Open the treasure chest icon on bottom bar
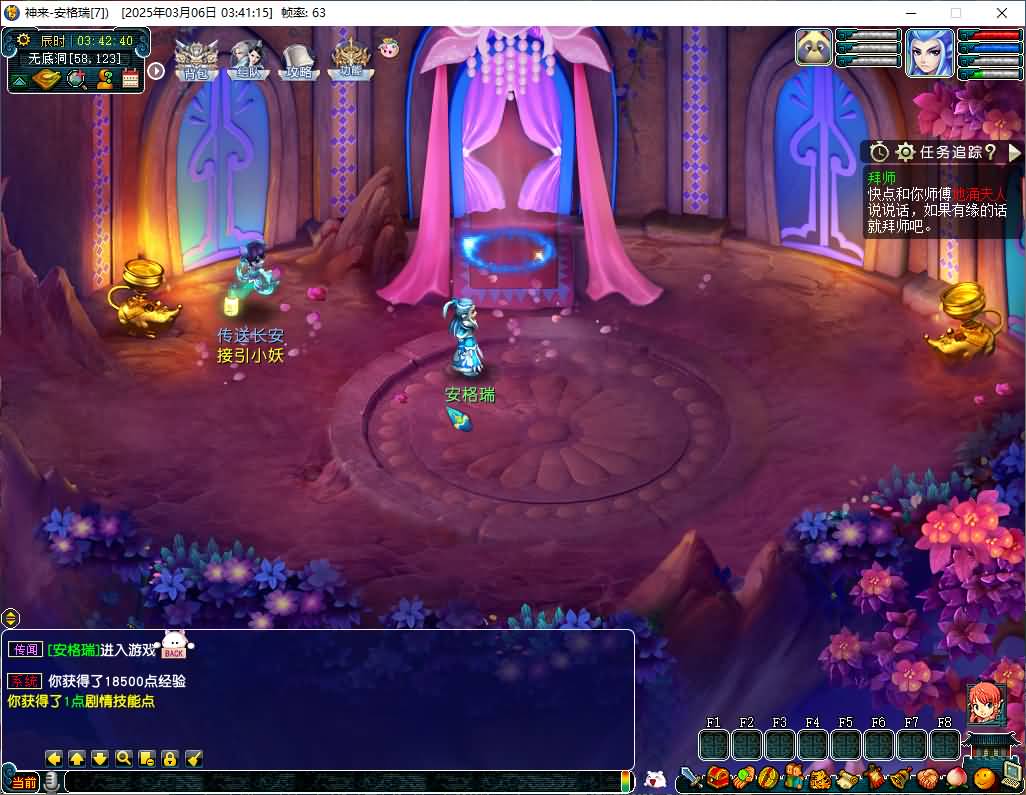 [x=718, y=778]
